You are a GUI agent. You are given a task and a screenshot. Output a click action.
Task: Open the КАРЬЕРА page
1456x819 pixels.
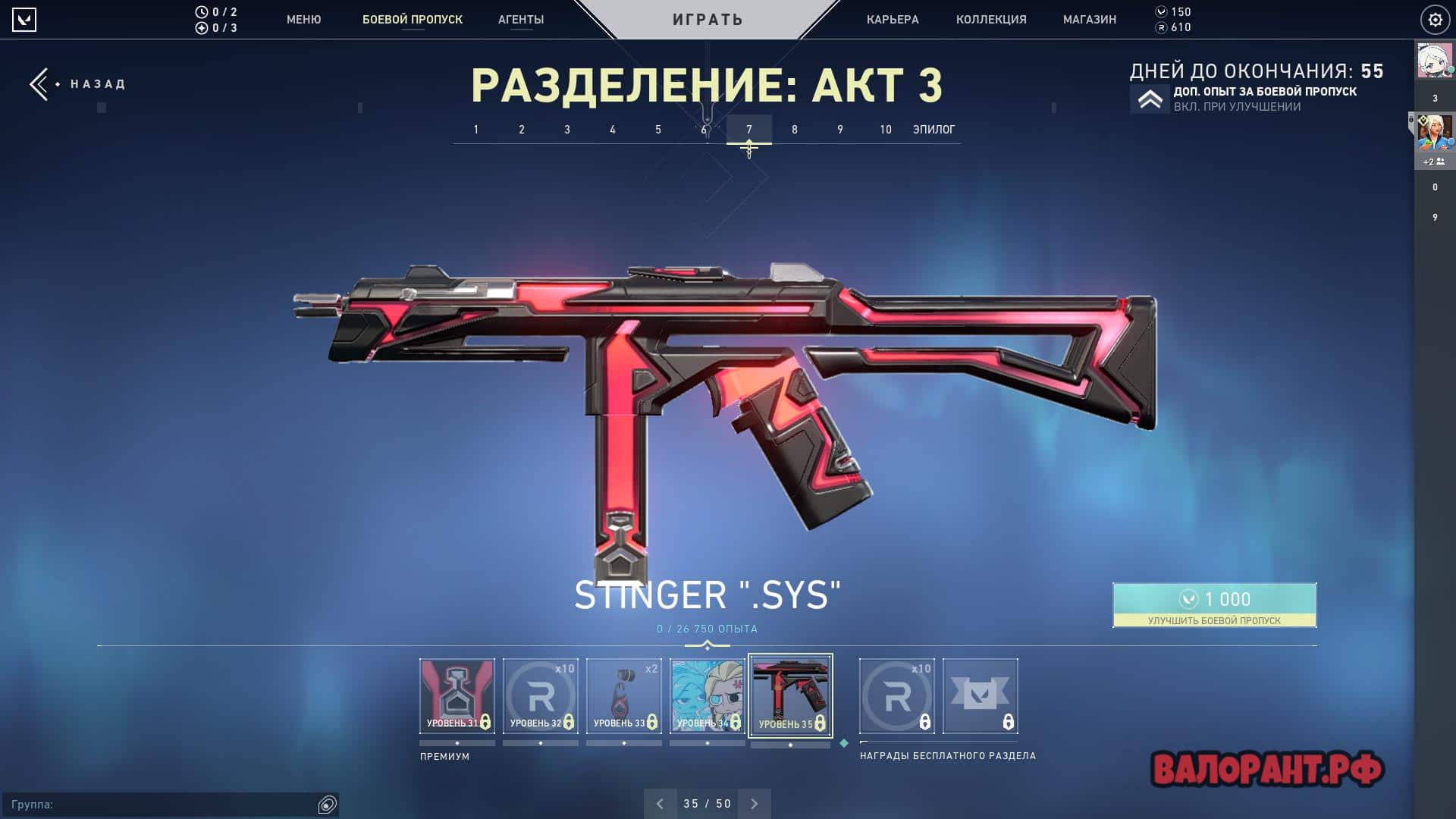click(x=893, y=20)
